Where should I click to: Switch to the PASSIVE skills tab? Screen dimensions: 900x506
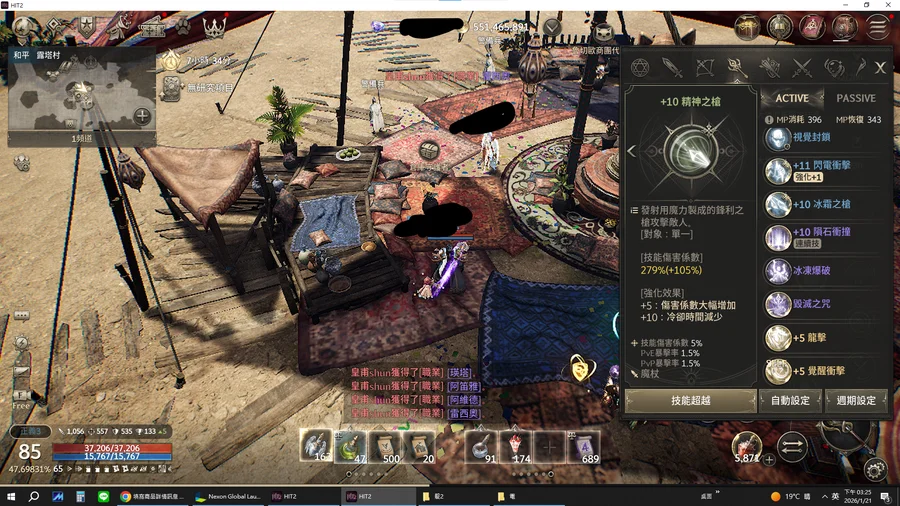855,98
